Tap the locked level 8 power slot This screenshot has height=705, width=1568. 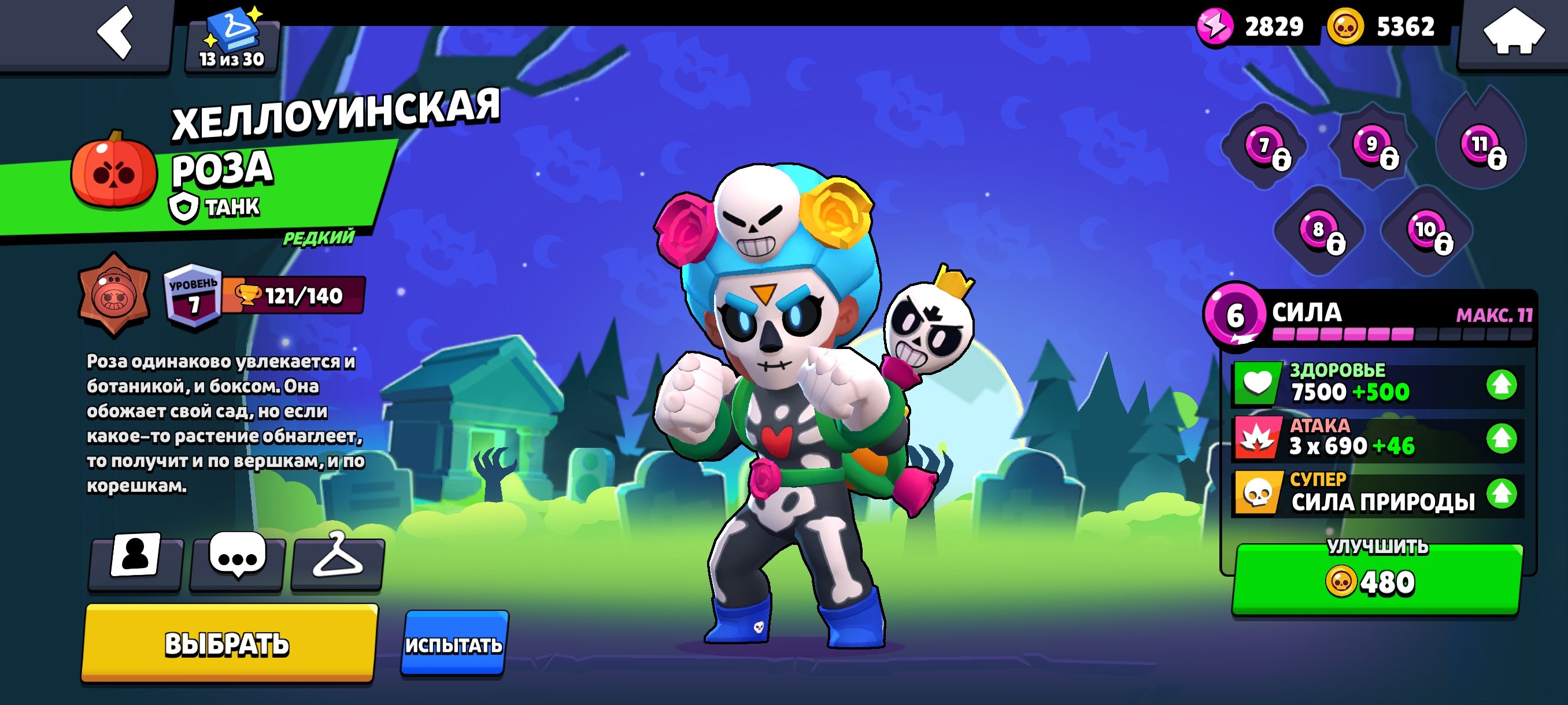(1318, 230)
